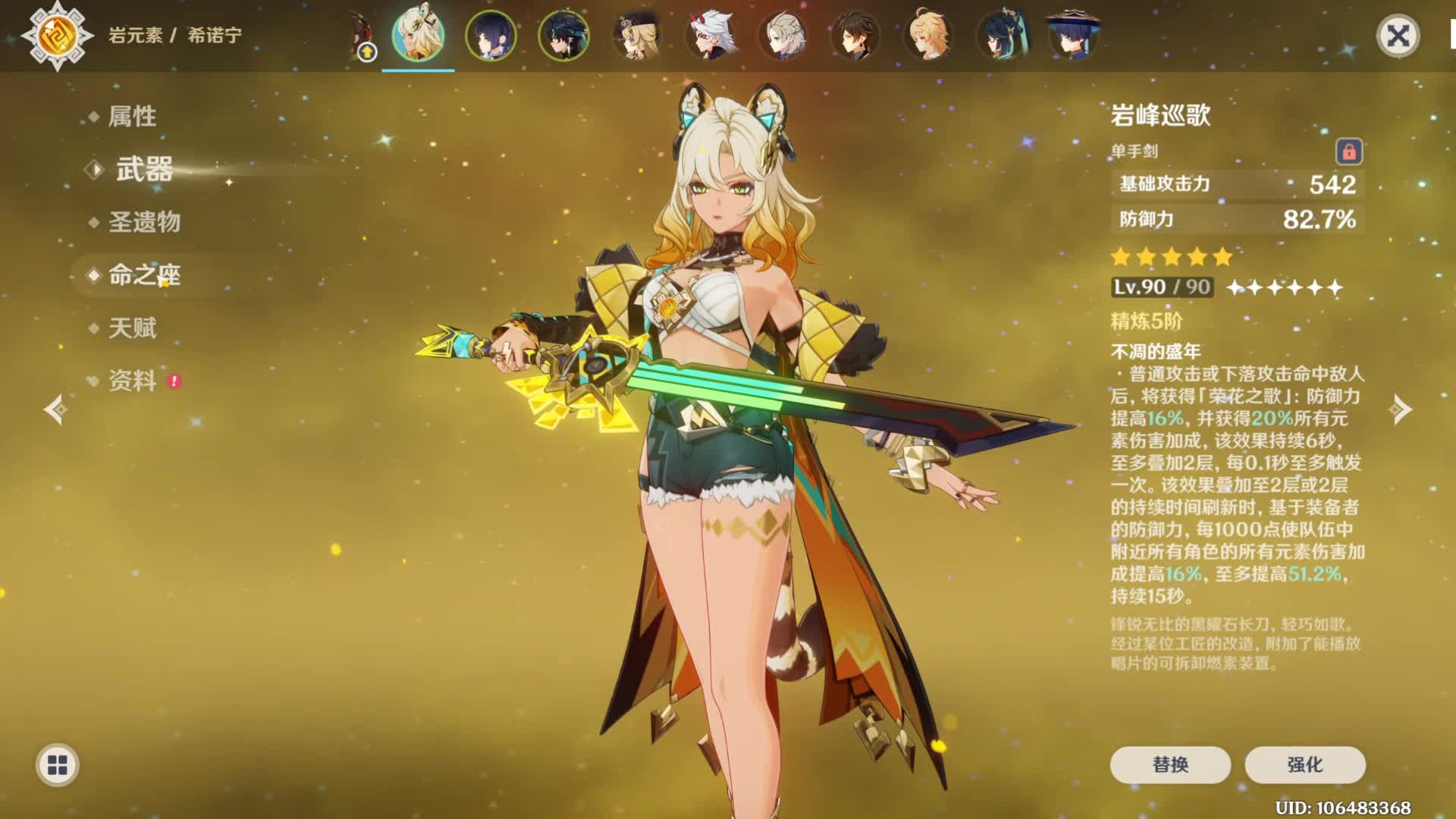Open the grid menu icon in bottom corner
The image size is (1456, 819).
(x=58, y=765)
